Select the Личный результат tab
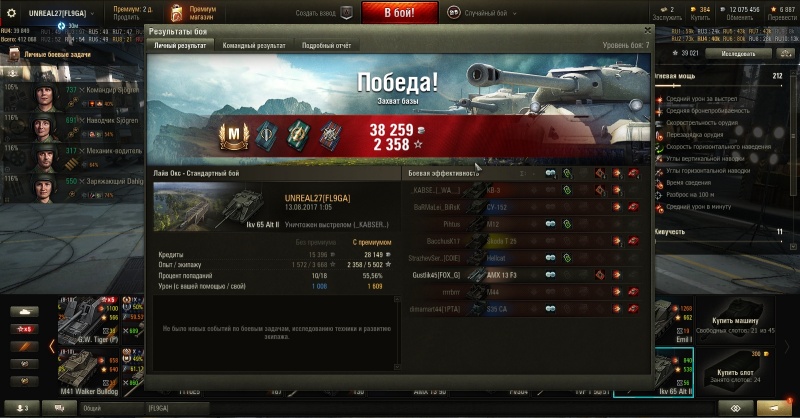Screen dimensions: 800x418 click(x=179, y=45)
